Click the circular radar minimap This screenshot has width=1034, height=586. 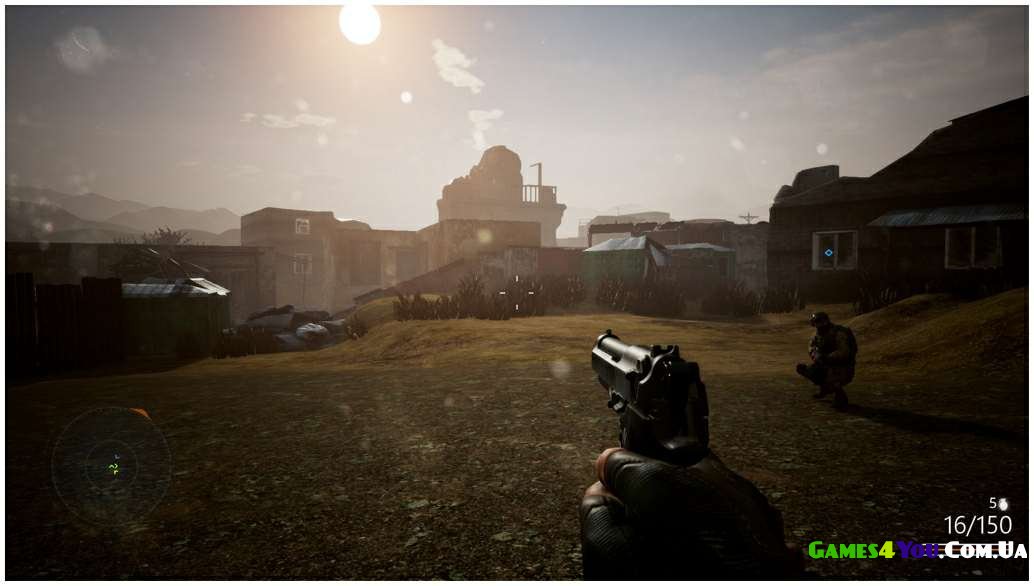tap(111, 466)
